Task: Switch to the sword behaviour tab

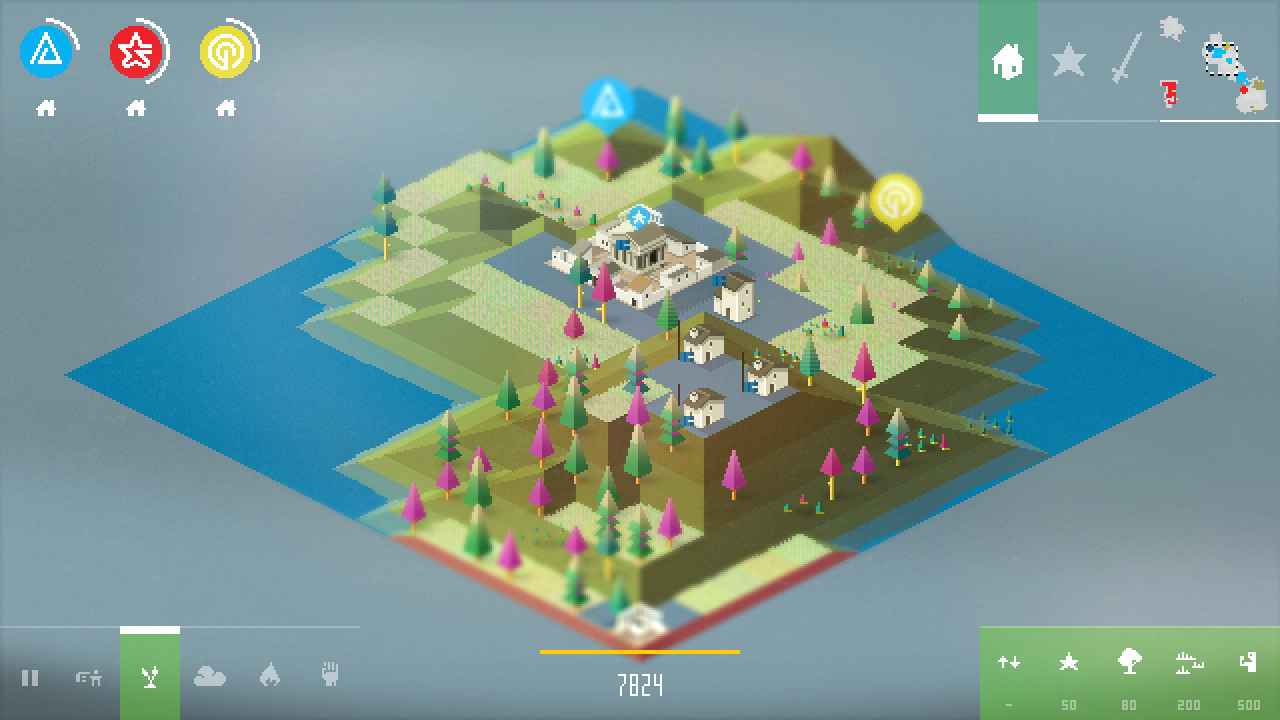Action: pos(1127,59)
